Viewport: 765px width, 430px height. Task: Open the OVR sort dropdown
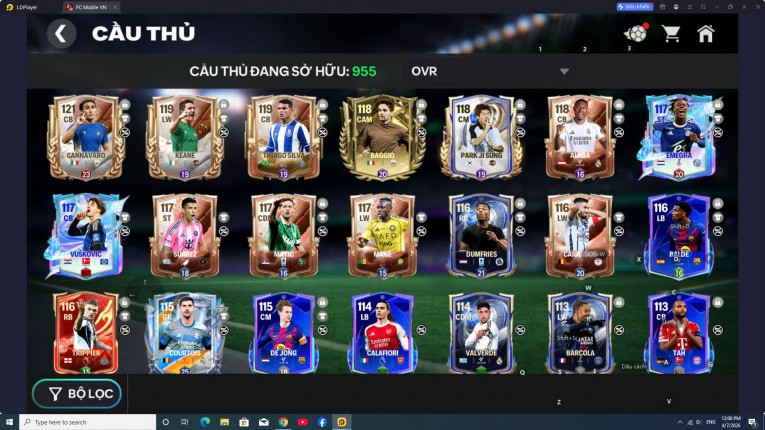coord(490,71)
